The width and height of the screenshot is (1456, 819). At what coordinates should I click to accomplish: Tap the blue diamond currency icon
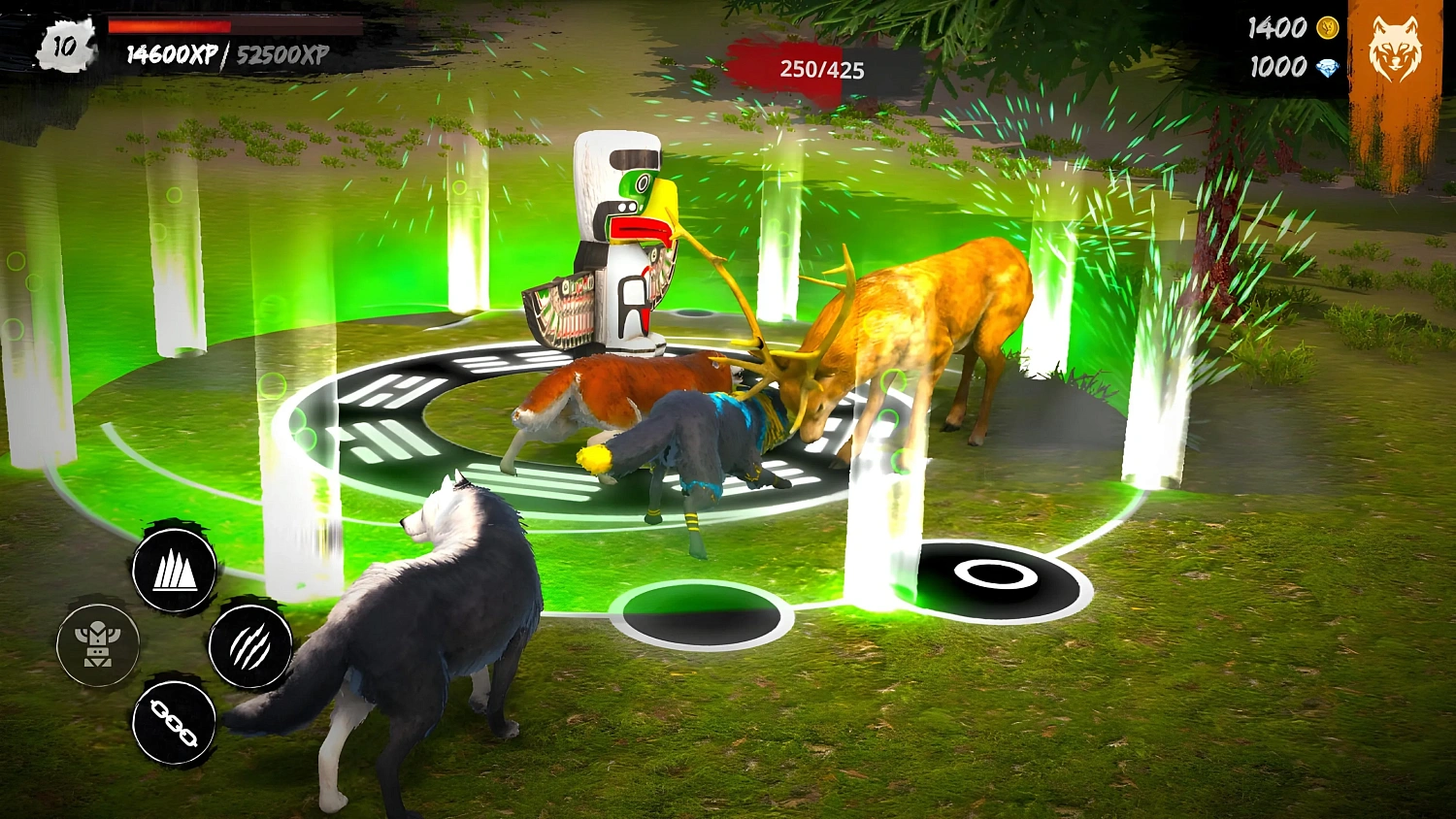click(x=1330, y=68)
